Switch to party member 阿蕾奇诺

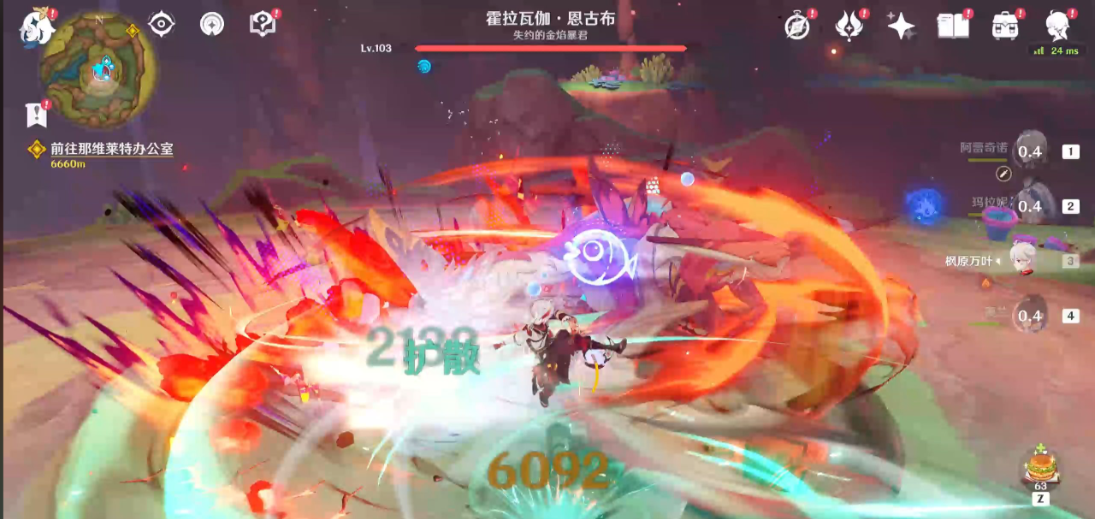(x=1030, y=151)
